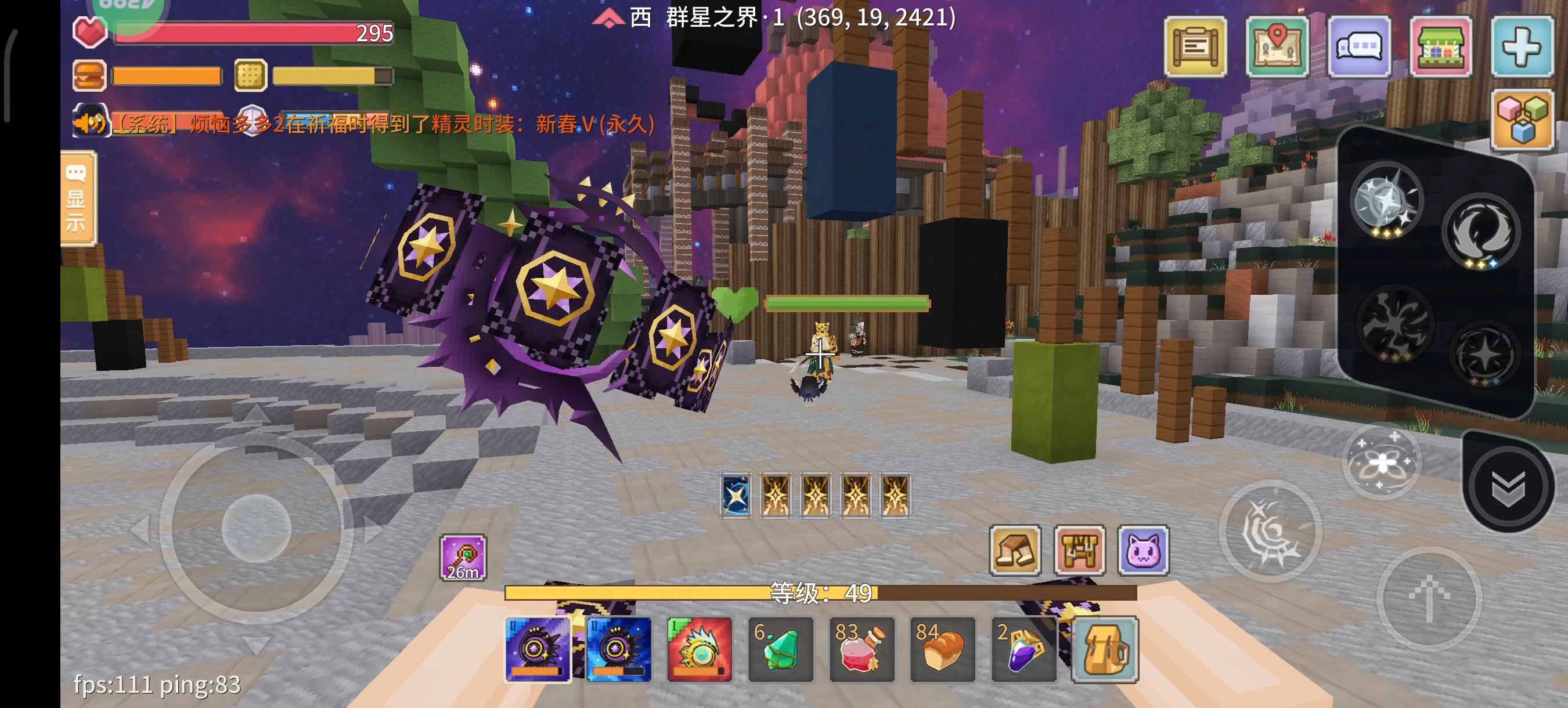Viewport: 1568px width, 708px height.
Task: Collapse skills with double-chevron button
Action: pos(1508,486)
